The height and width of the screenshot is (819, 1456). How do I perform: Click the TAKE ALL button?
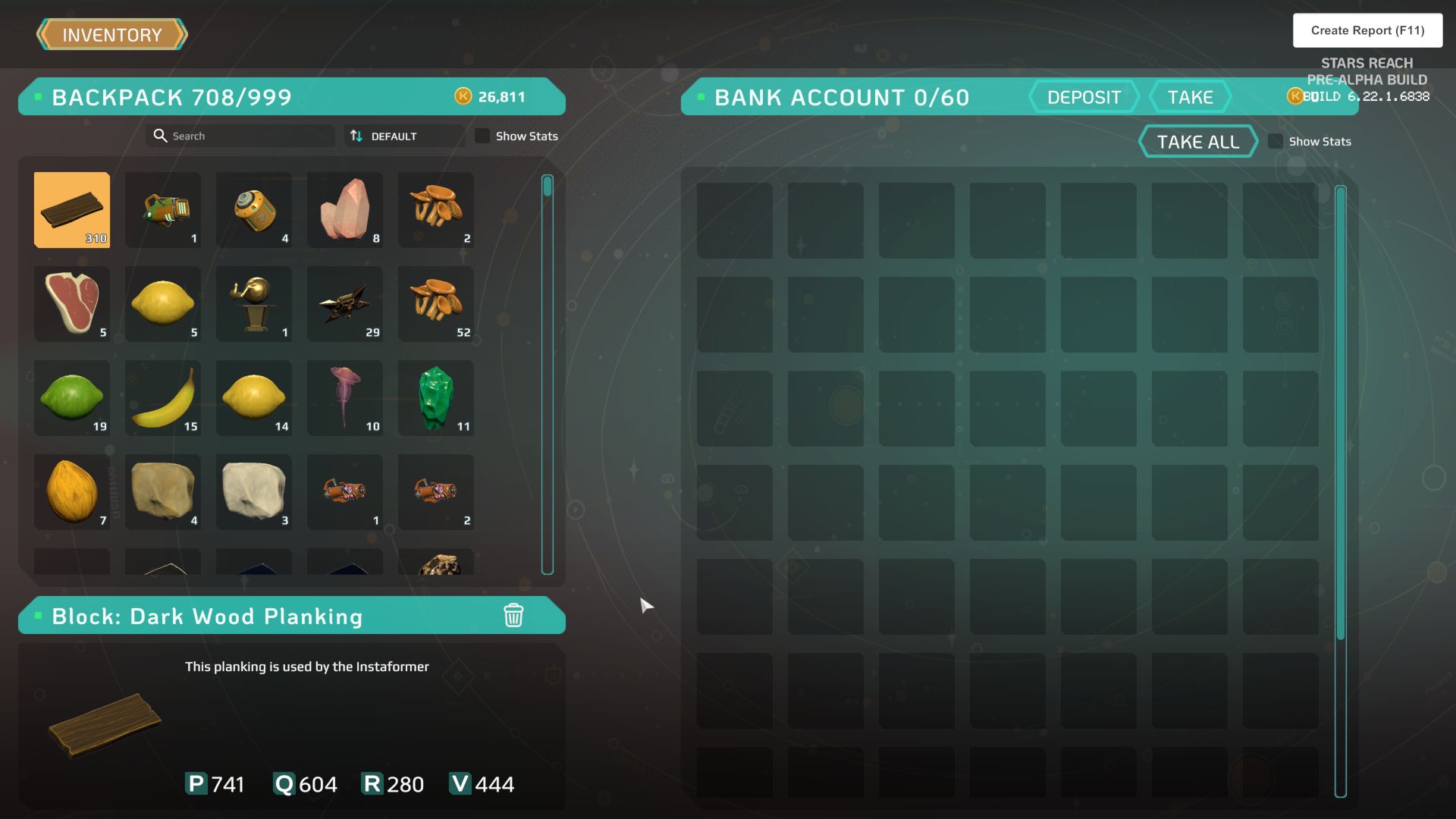pos(1198,141)
